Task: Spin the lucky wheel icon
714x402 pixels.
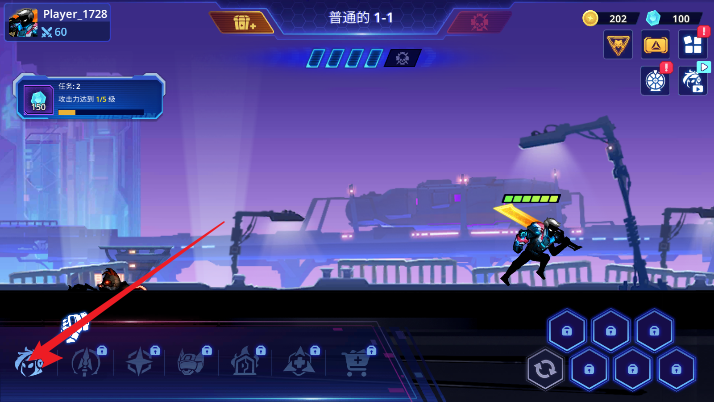Action: 655,81
